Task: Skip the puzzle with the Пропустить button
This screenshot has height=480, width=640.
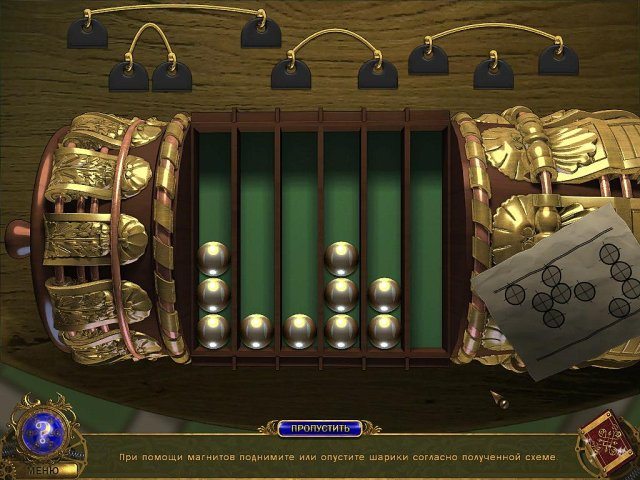Action: [319, 428]
